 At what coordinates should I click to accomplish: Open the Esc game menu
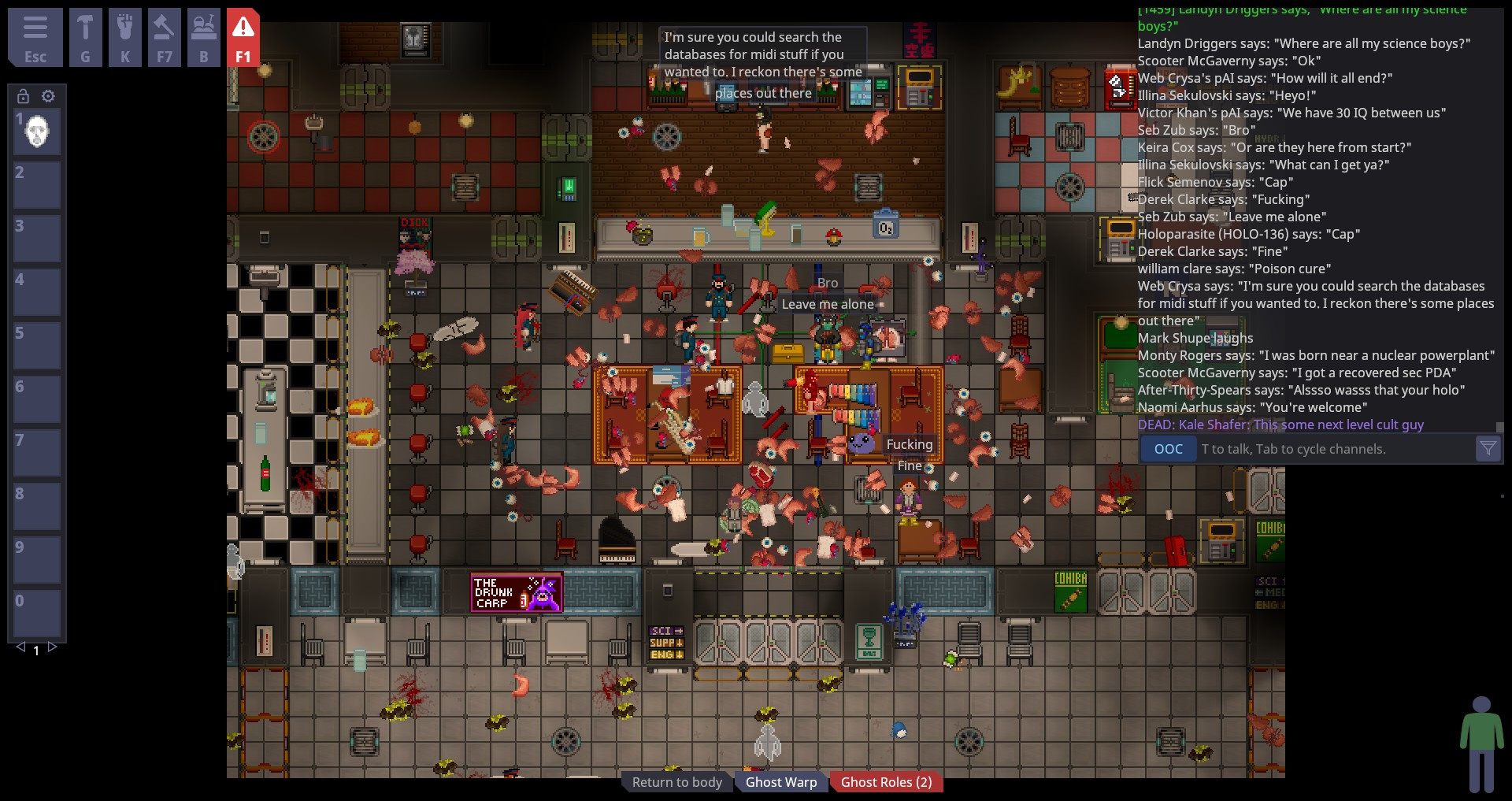click(35, 36)
